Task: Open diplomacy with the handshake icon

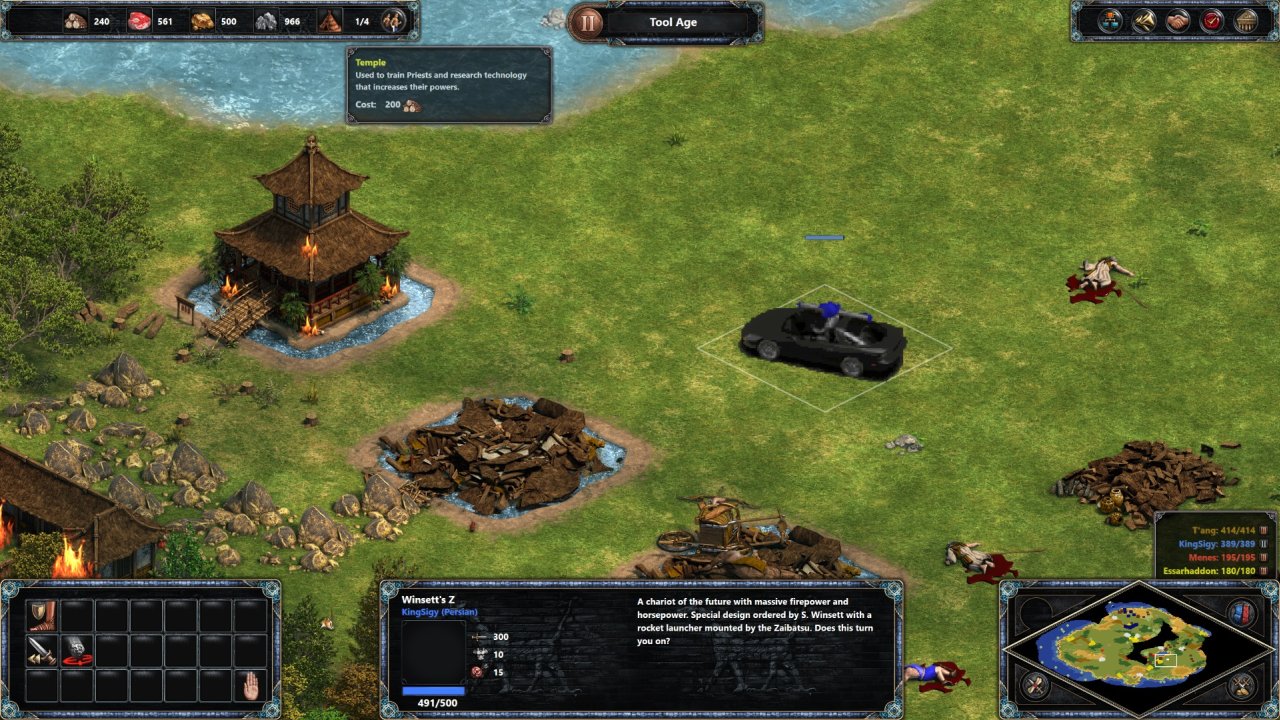Action: point(1178,21)
